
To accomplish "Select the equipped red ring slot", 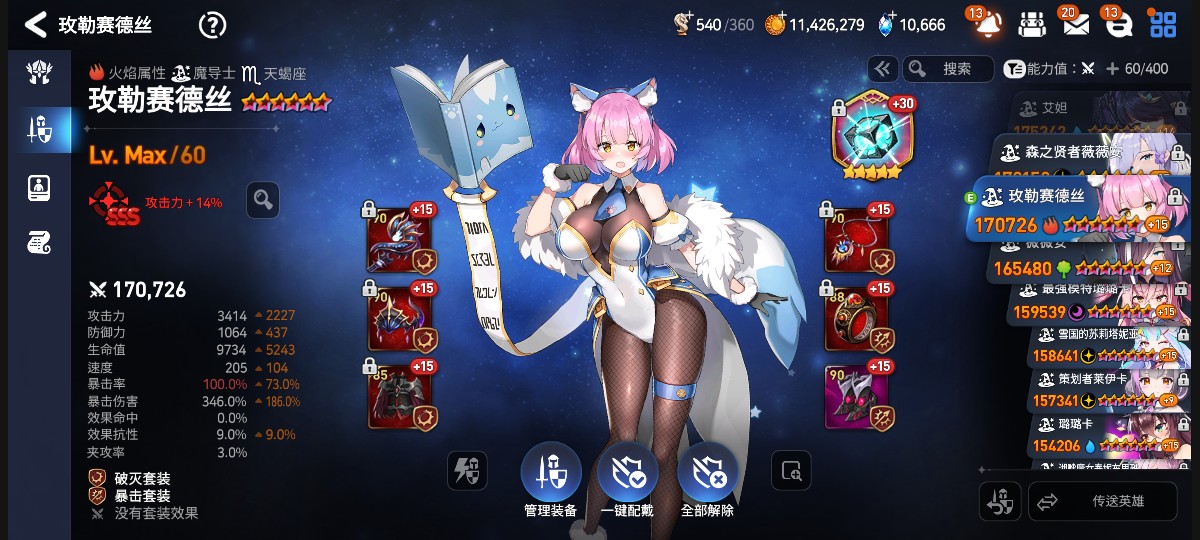I will tap(857, 318).
